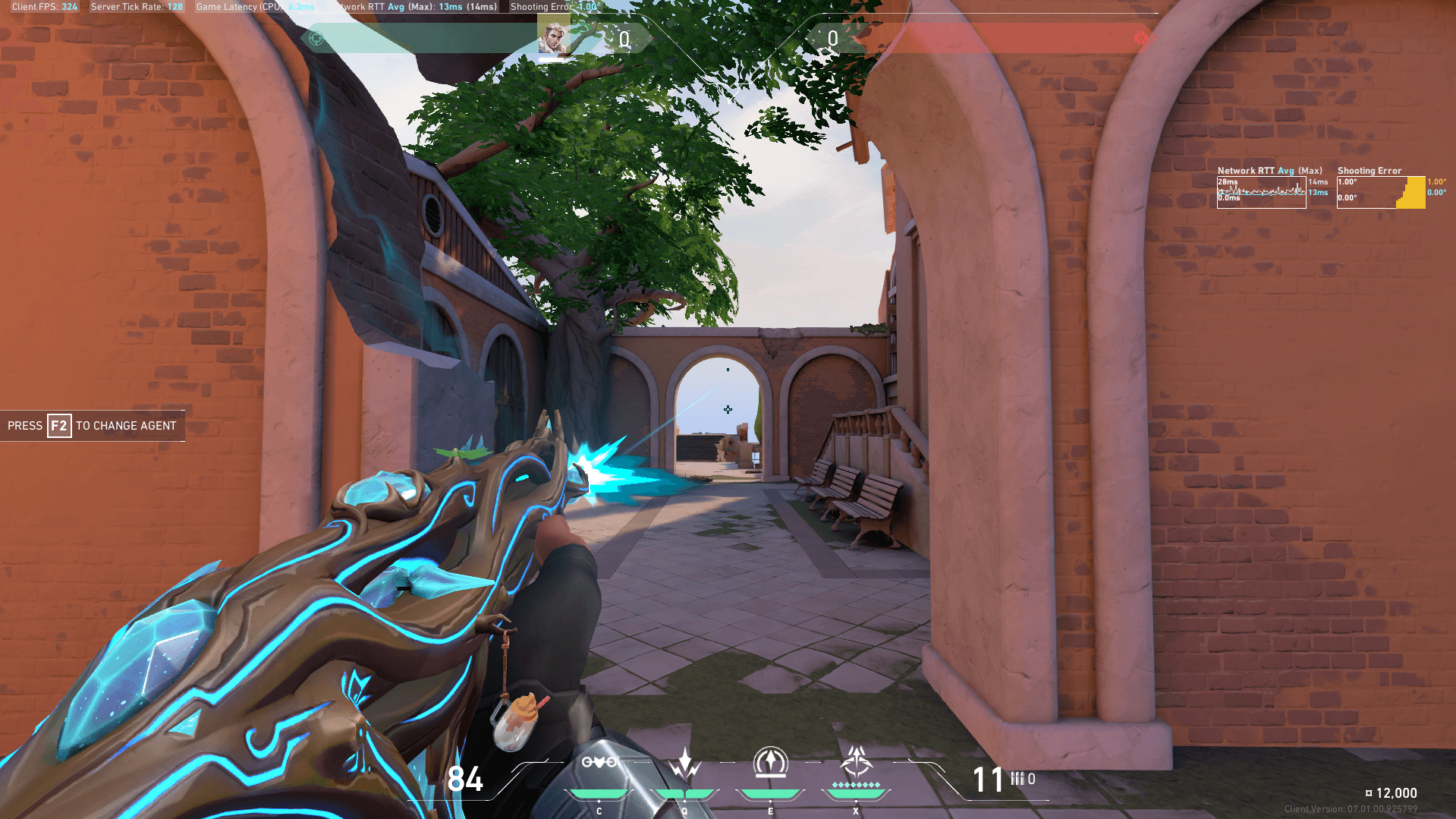The height and width of the screenshot is (819, 1456).
Task: Click the armor icon beside the ammo counter
Action: tap(1017, 778)
